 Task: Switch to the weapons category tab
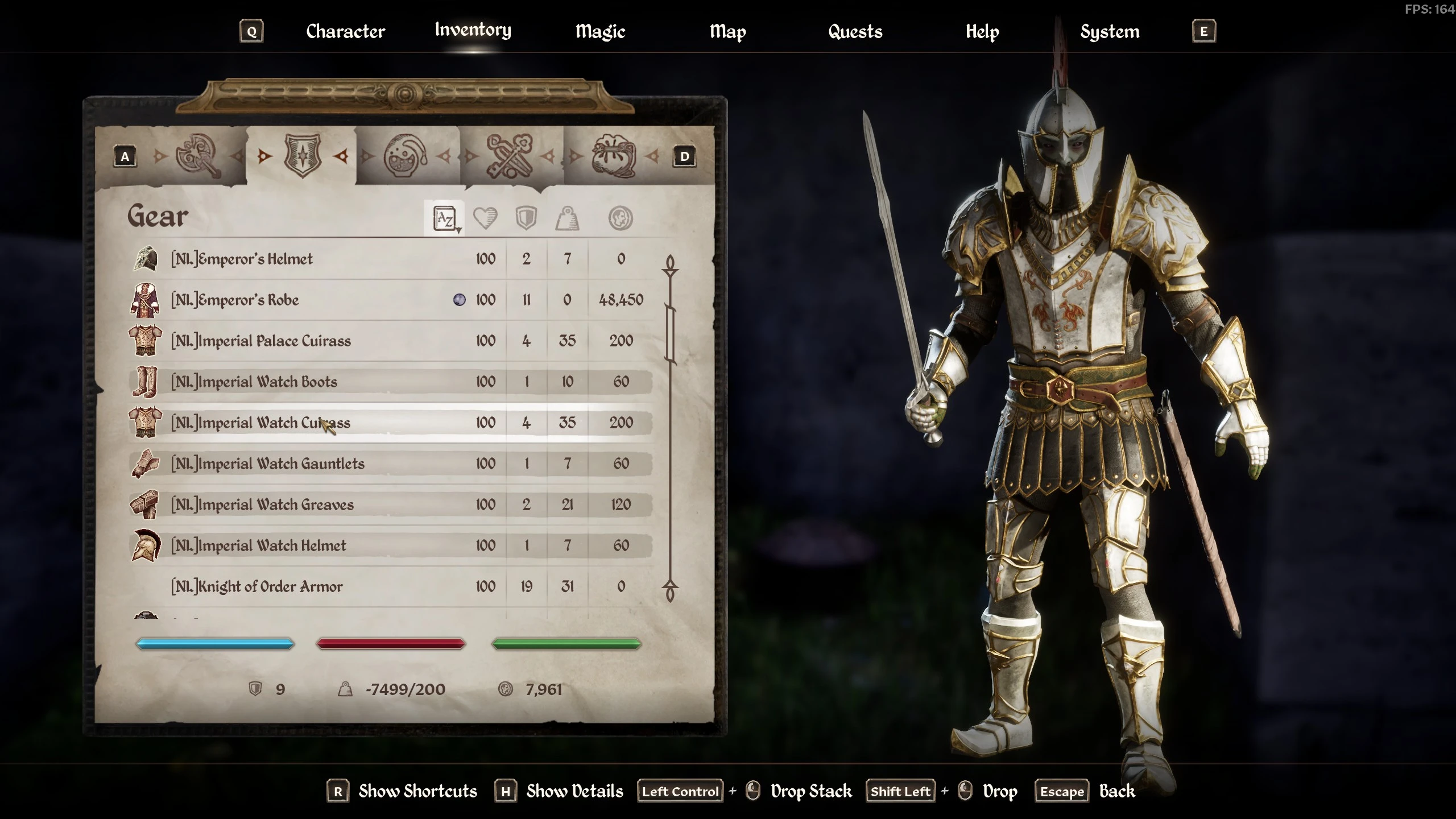click(197, 156)
